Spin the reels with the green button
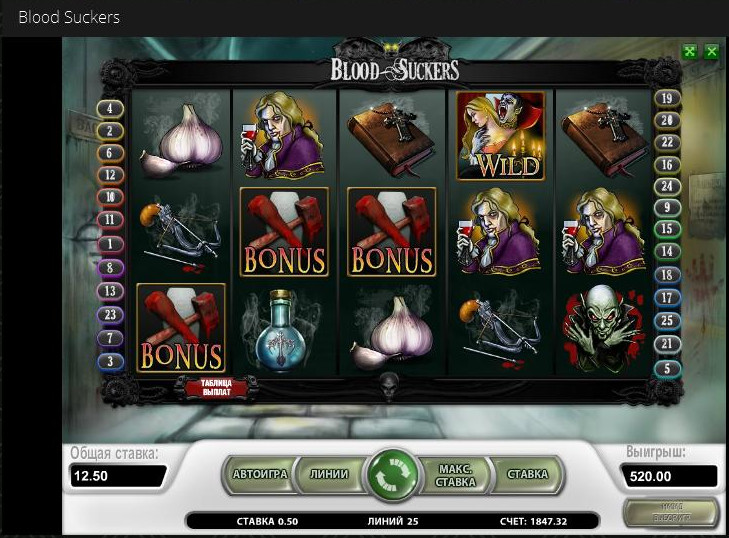Image resolution: width=729 pixels, height=538 pixels. 392,474
